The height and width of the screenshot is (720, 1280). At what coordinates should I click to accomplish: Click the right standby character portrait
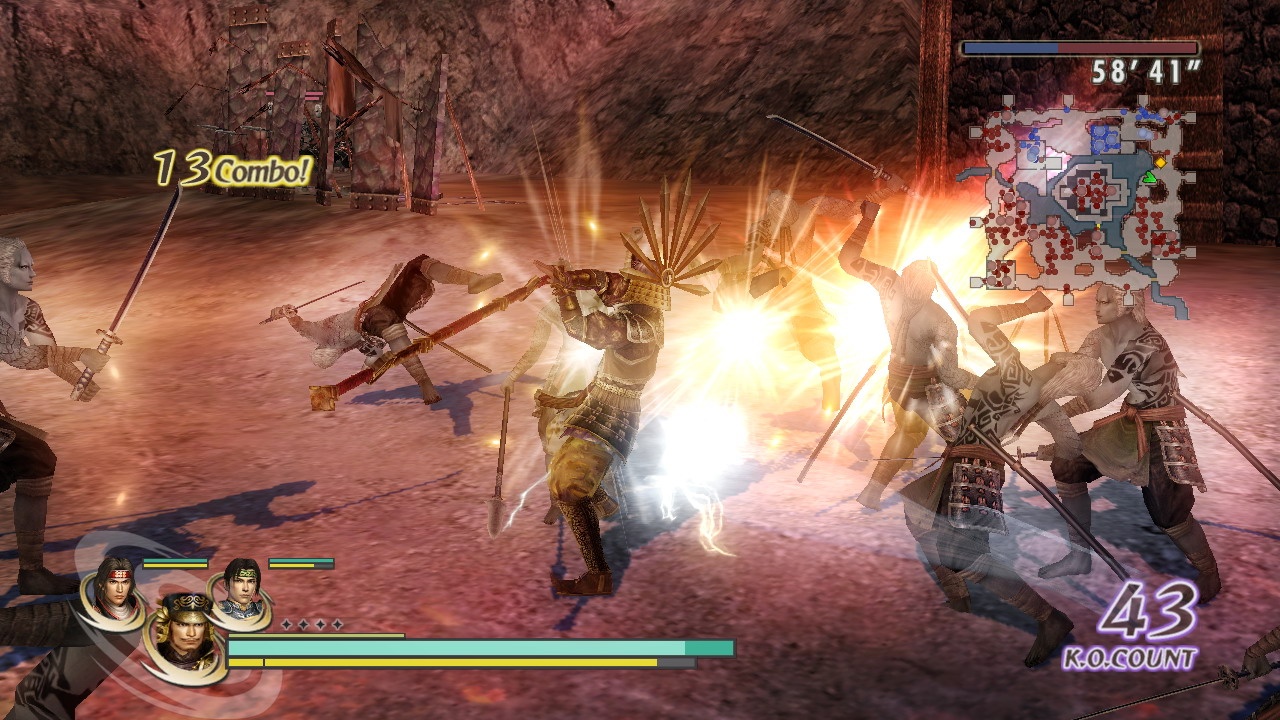tap(240, 590)
